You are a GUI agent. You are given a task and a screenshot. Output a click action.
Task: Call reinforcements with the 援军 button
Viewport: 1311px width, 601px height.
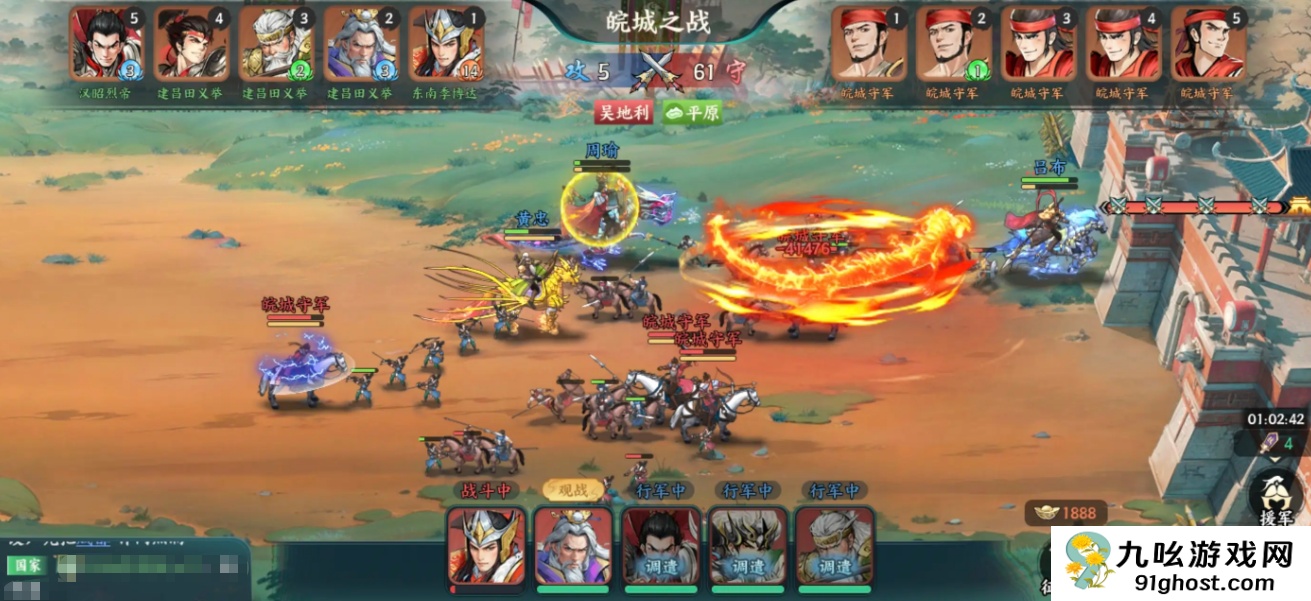1275,497
